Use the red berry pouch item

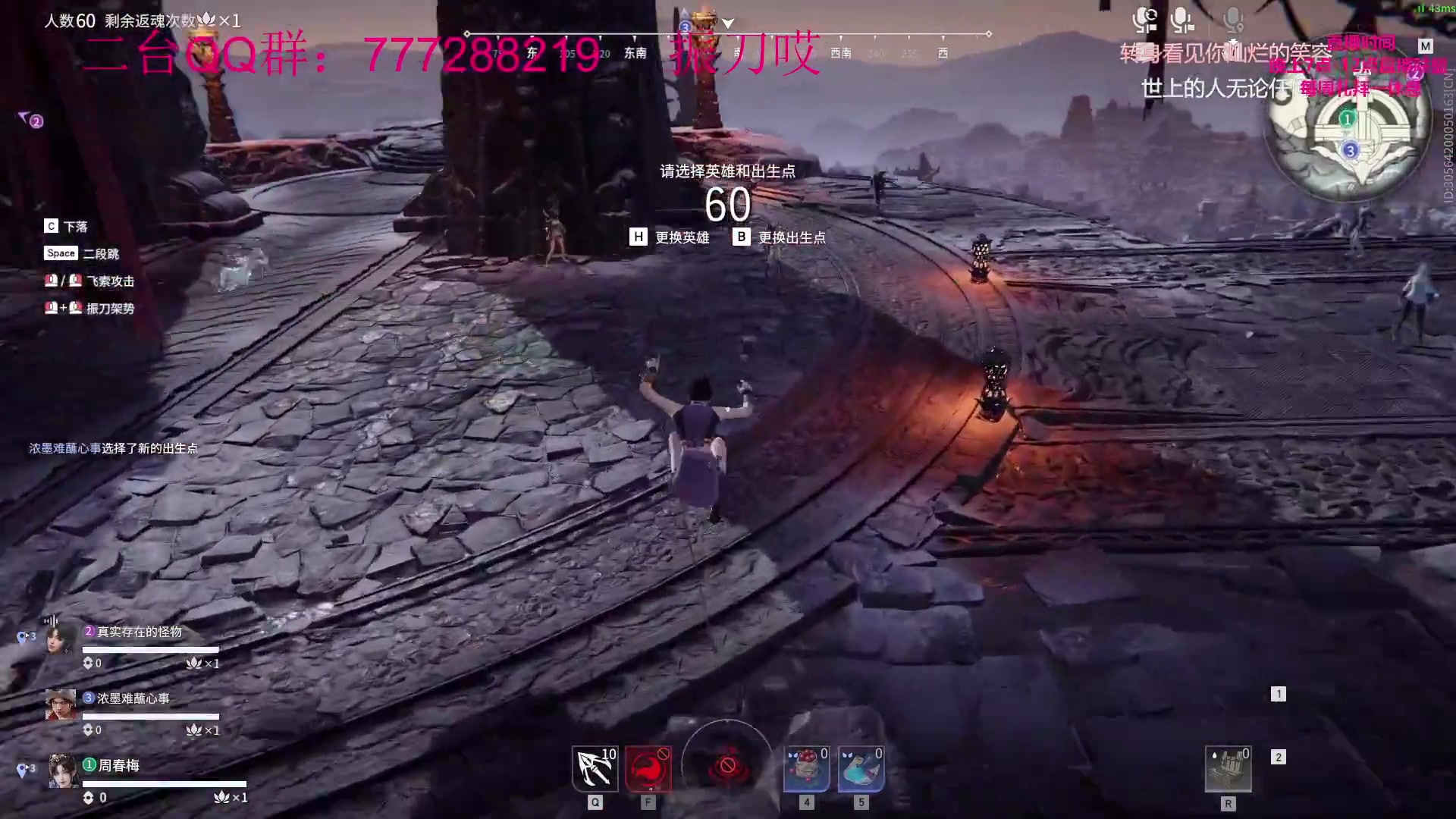(x=806, y=768)
